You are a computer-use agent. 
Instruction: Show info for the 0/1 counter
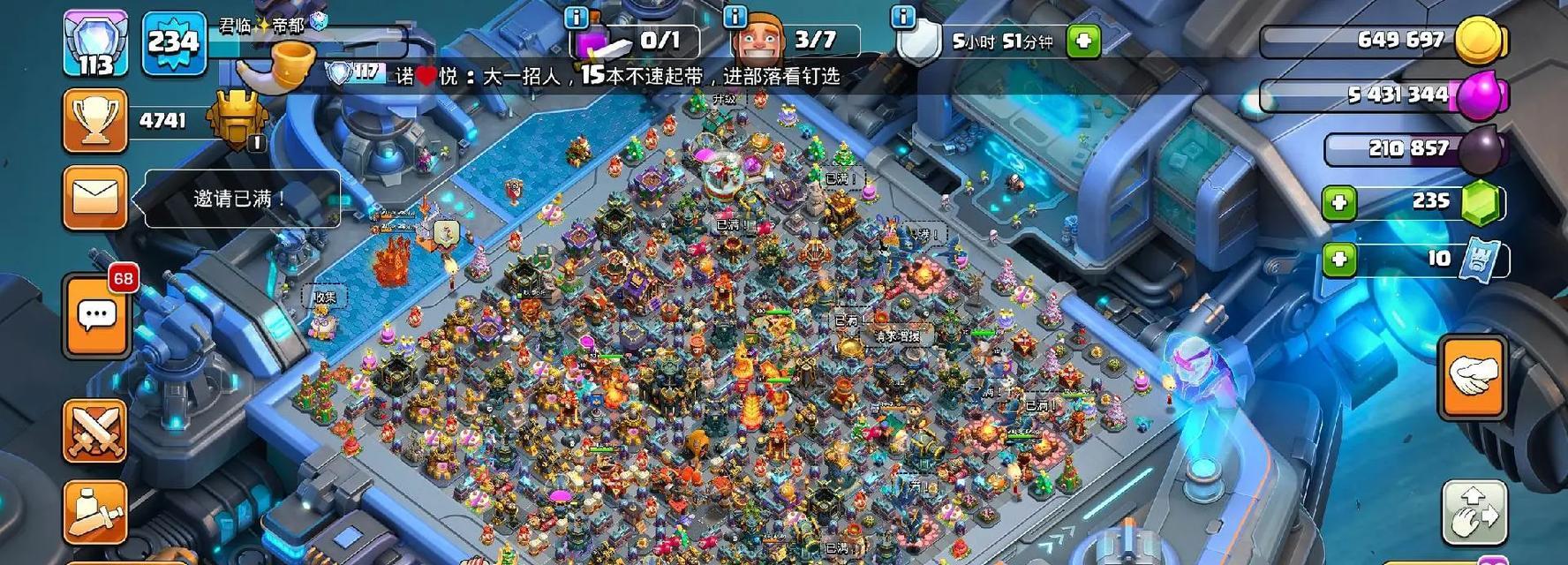[x=576, y=17]
